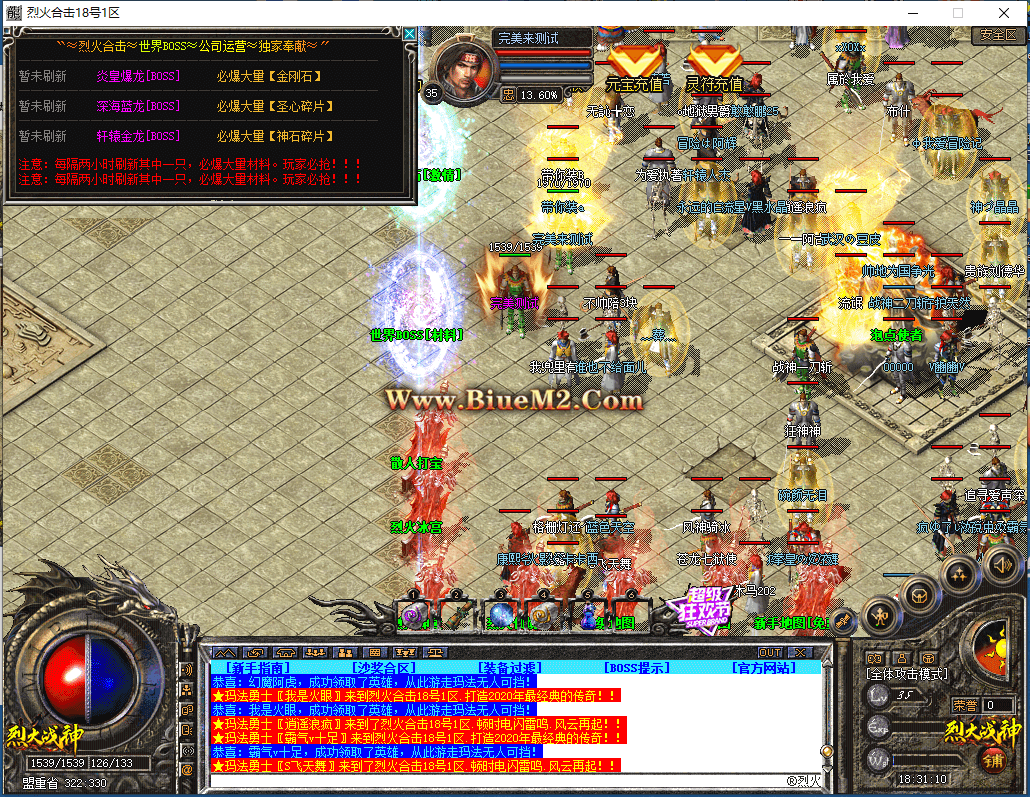
Task: Click the 新手指南 newbie guide link
Action: pyautogui.click(x=257, y=667)
